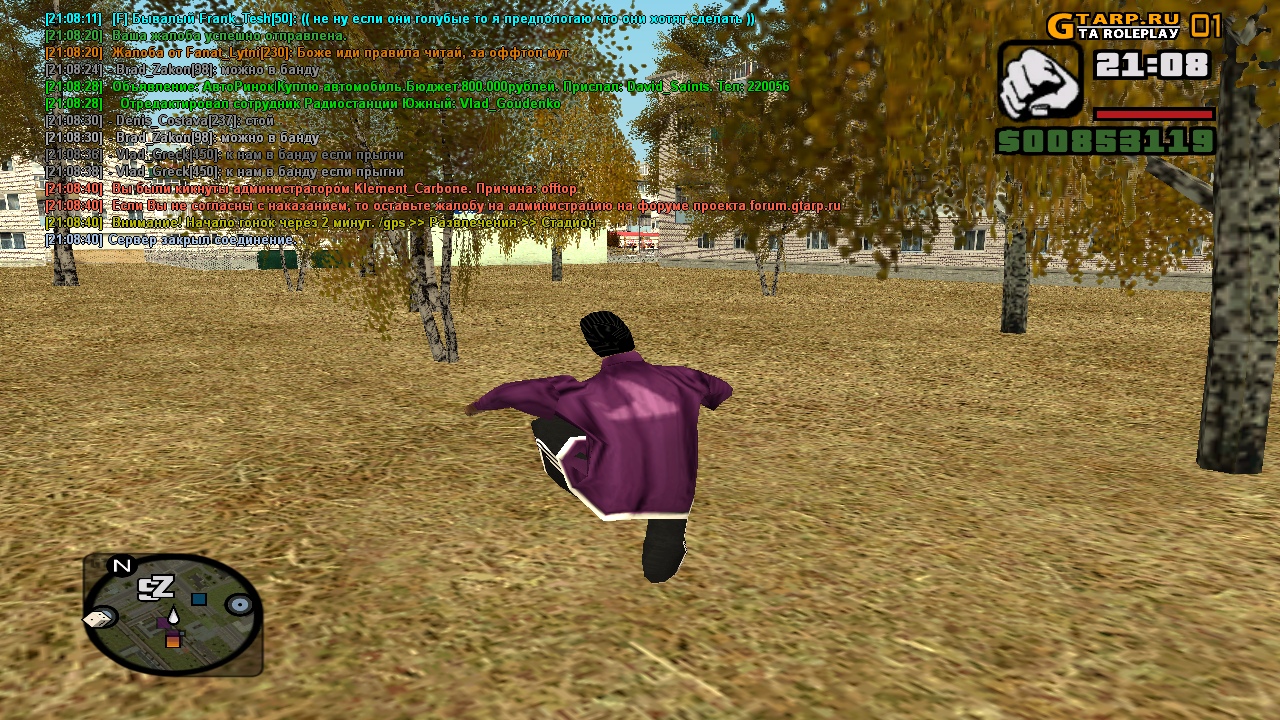The height and width of the screenshot is (720, 1280).
Task: Select the vinyl record icon on the minimap
Action: pos(238,604)
